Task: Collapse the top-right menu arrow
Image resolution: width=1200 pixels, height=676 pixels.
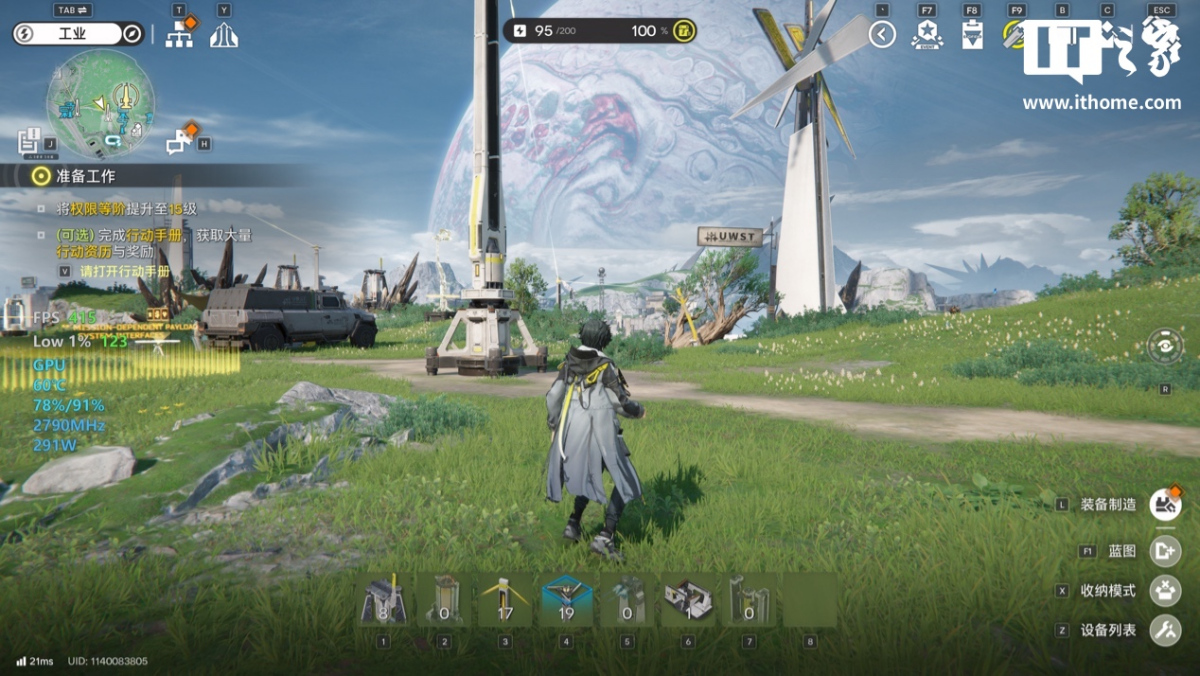Action: click(882, 35)
